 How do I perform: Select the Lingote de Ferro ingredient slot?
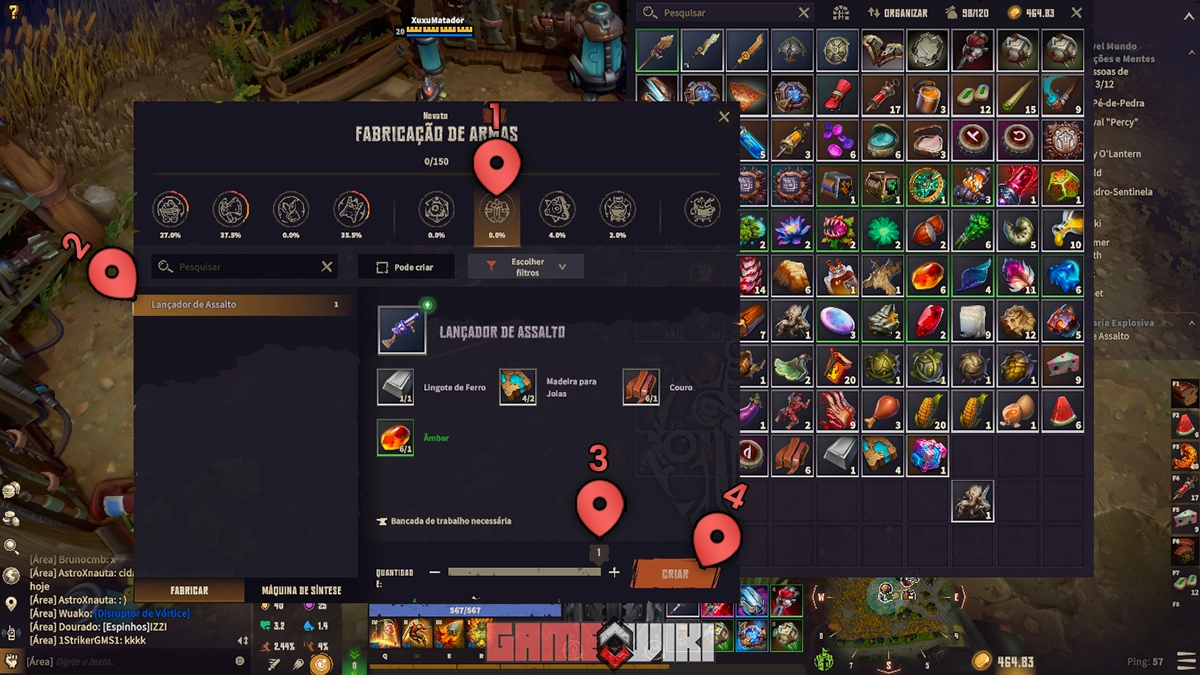[x=395, y=387]
